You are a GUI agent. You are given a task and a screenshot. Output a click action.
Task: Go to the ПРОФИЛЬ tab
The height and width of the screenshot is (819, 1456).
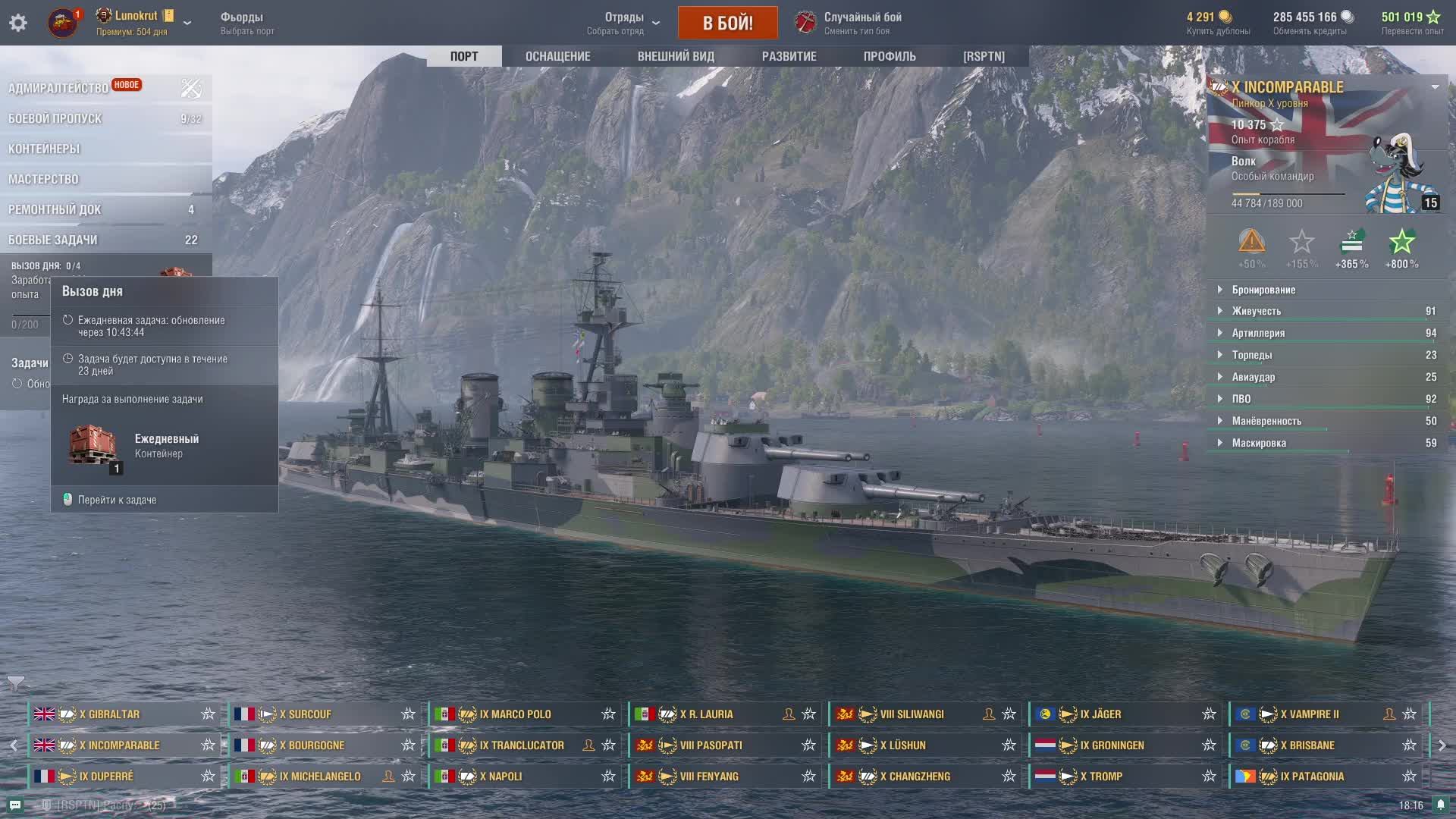point(890,56)
